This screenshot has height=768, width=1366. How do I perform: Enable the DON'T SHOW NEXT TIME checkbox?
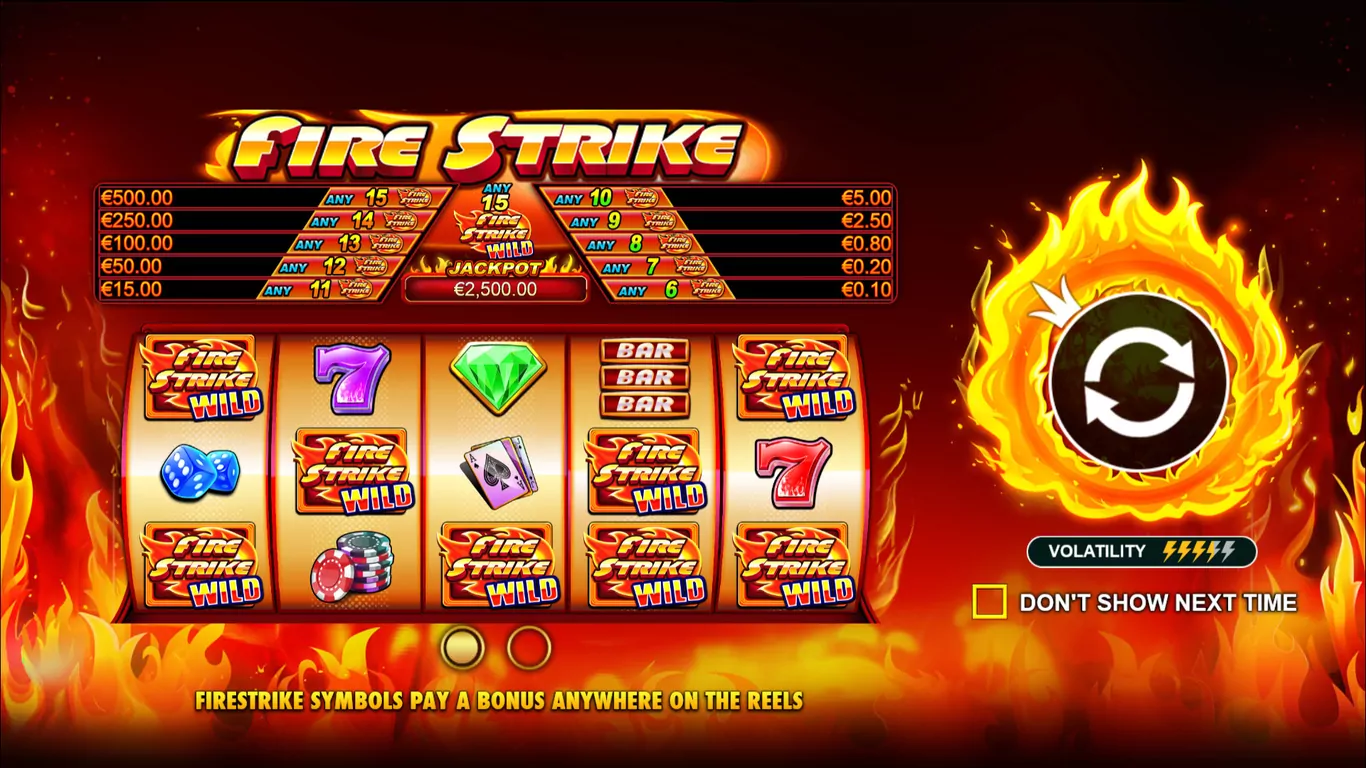pyautogui.click(x=991, y=602)
